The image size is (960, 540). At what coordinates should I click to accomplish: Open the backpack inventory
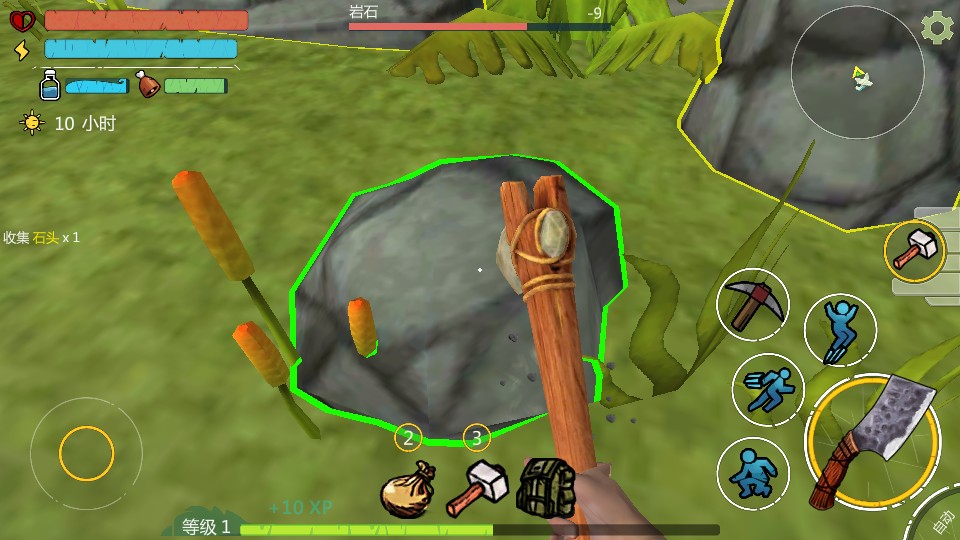pyautogui.click(x=545, y=487)
